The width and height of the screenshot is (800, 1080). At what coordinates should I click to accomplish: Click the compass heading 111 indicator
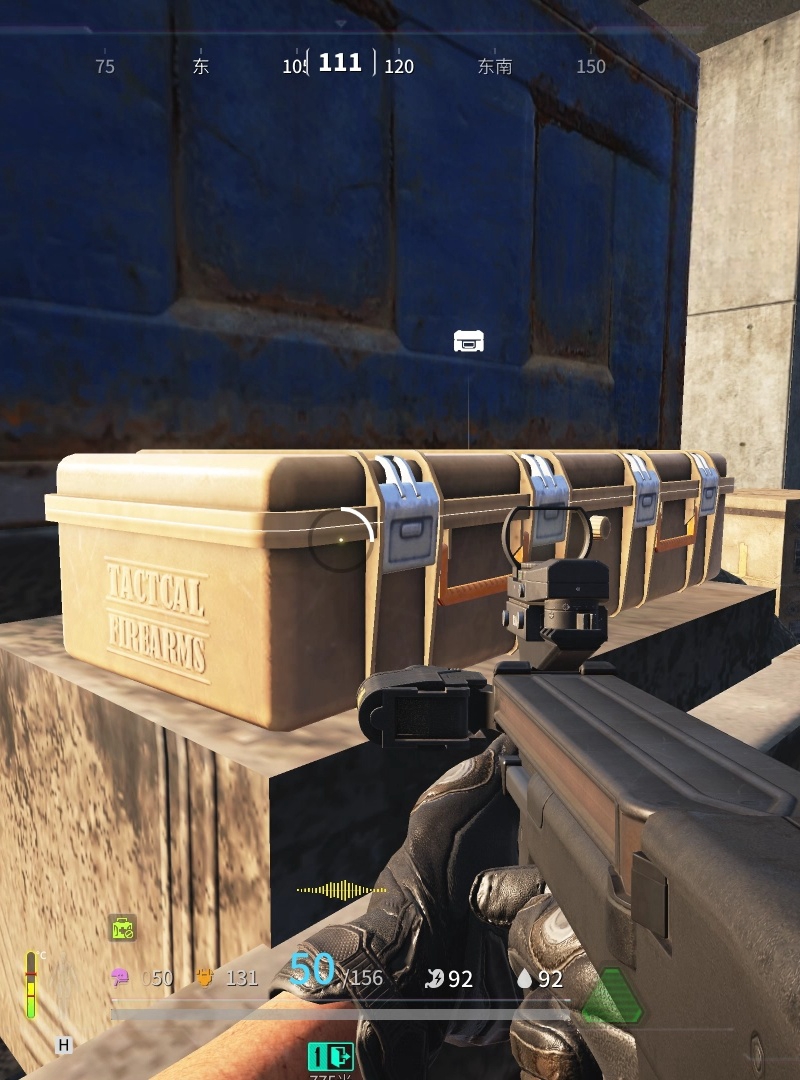[340, 63]
